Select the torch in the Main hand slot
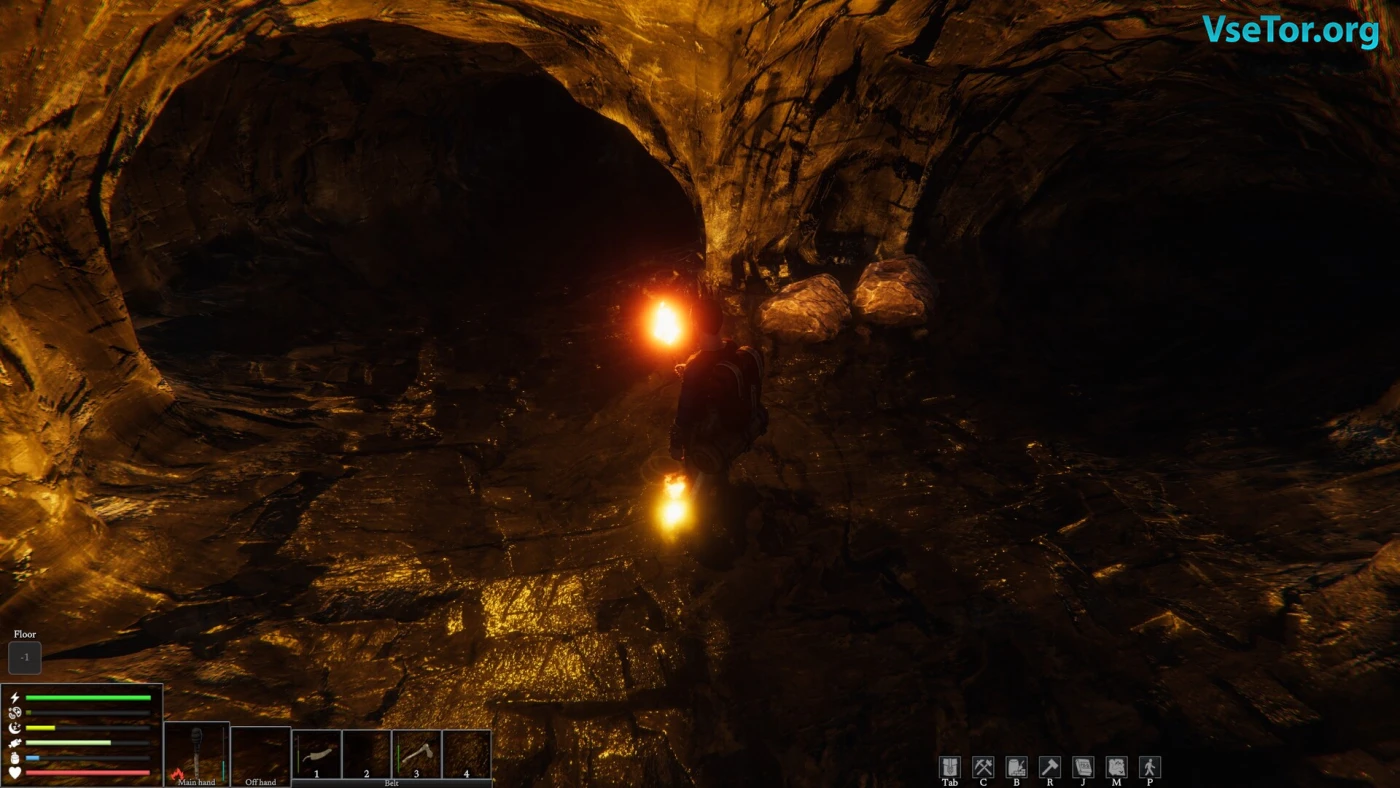Viewport: 1400px width, 788px height. (196, 751)
